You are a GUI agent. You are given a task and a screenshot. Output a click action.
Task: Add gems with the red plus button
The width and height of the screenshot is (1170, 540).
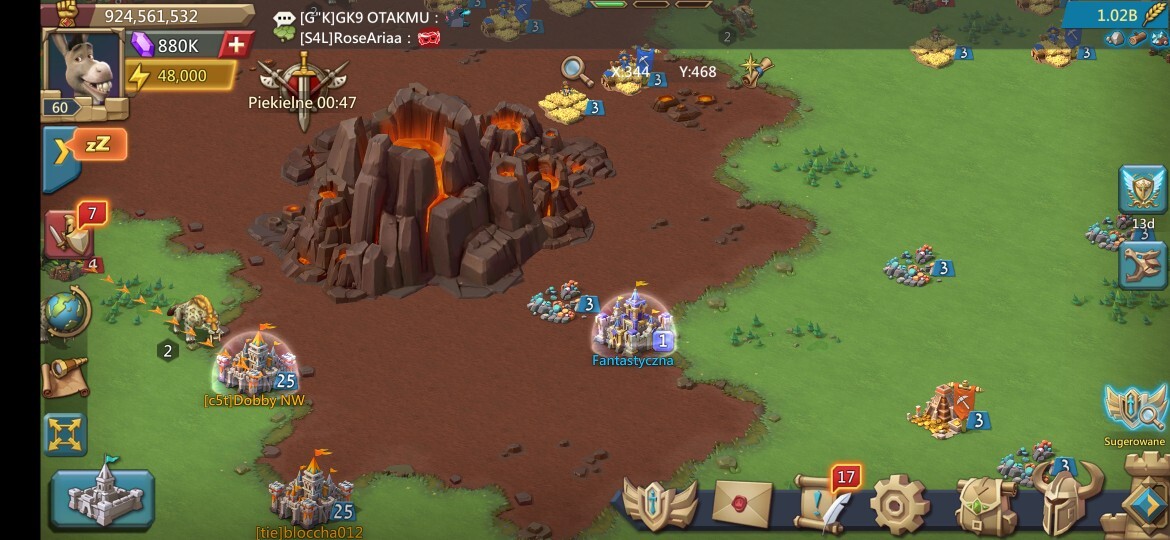pyautogui.click(x=236, y=45)
